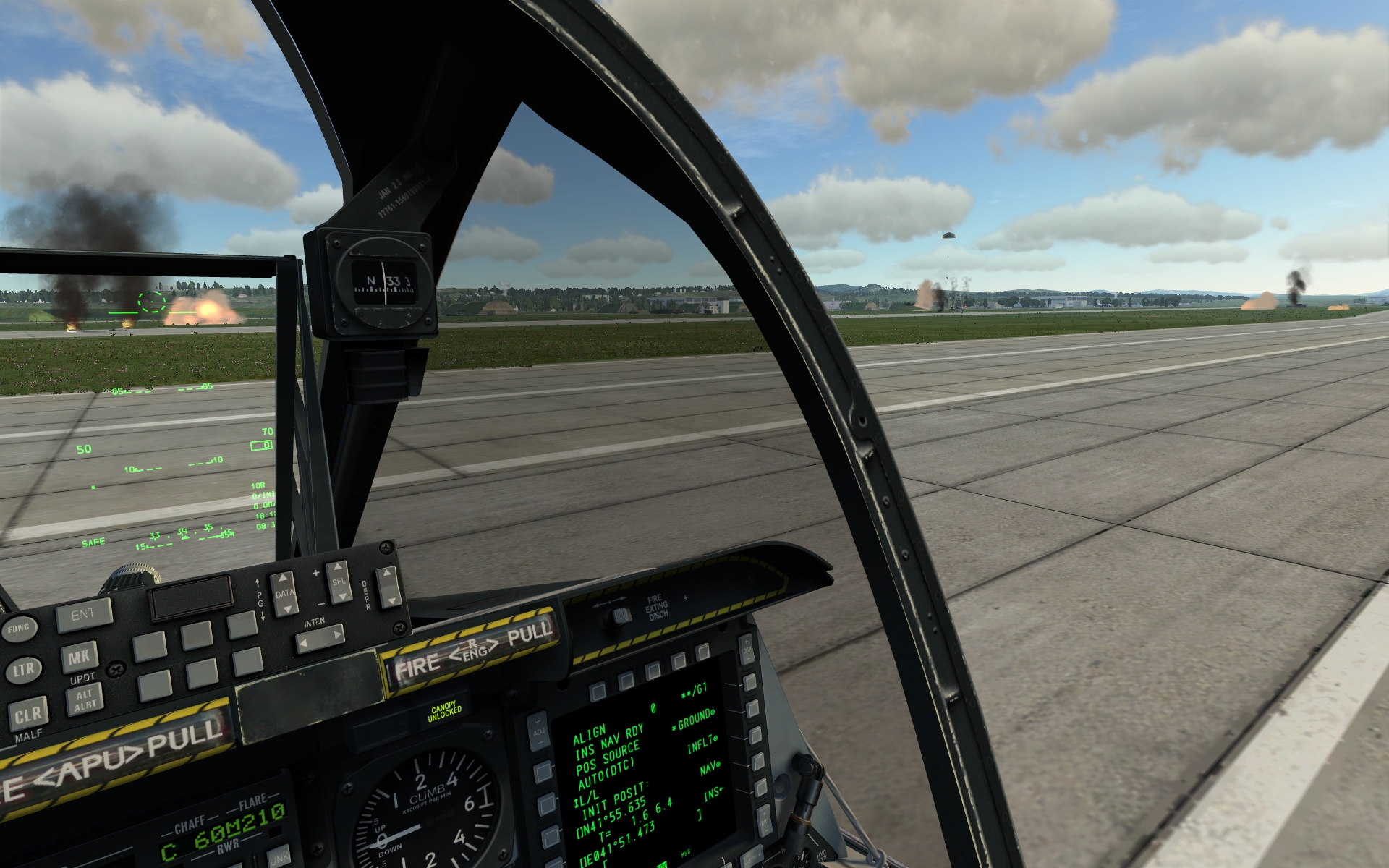Clear input with the CLR key
Viewport: 1389px width, 868px height.
[x=28, y=715]
